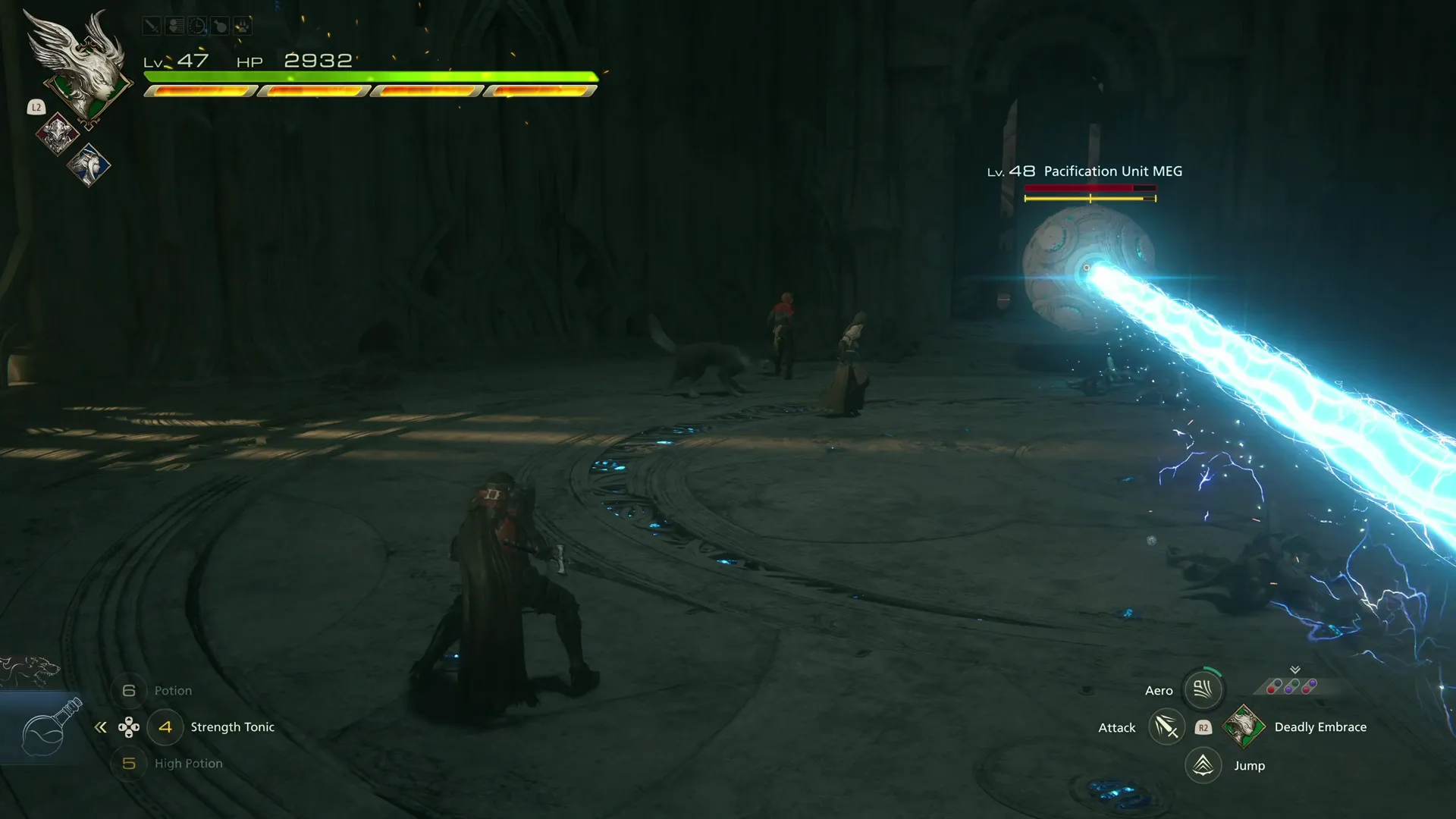
Task: Click the R2 controller button indicator
Action: pyautogui.click(x=1203, y=726)
